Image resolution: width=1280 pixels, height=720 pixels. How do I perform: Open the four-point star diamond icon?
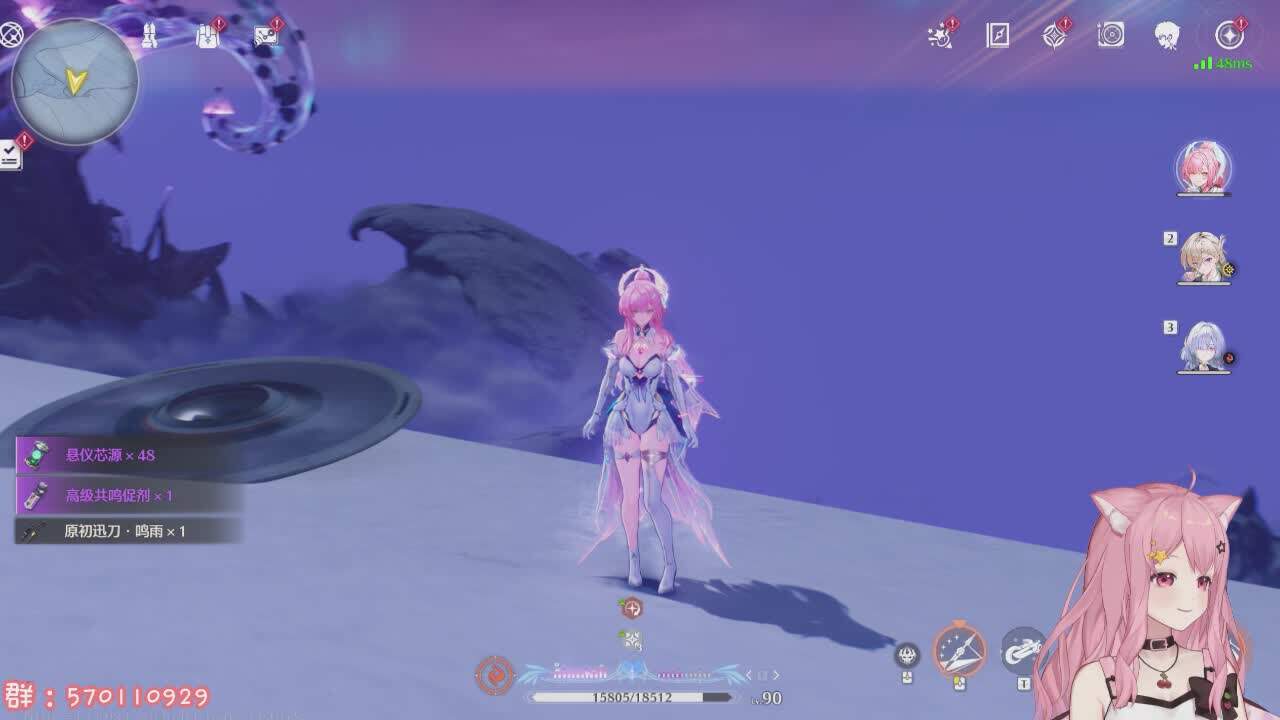pos(1054,36)
